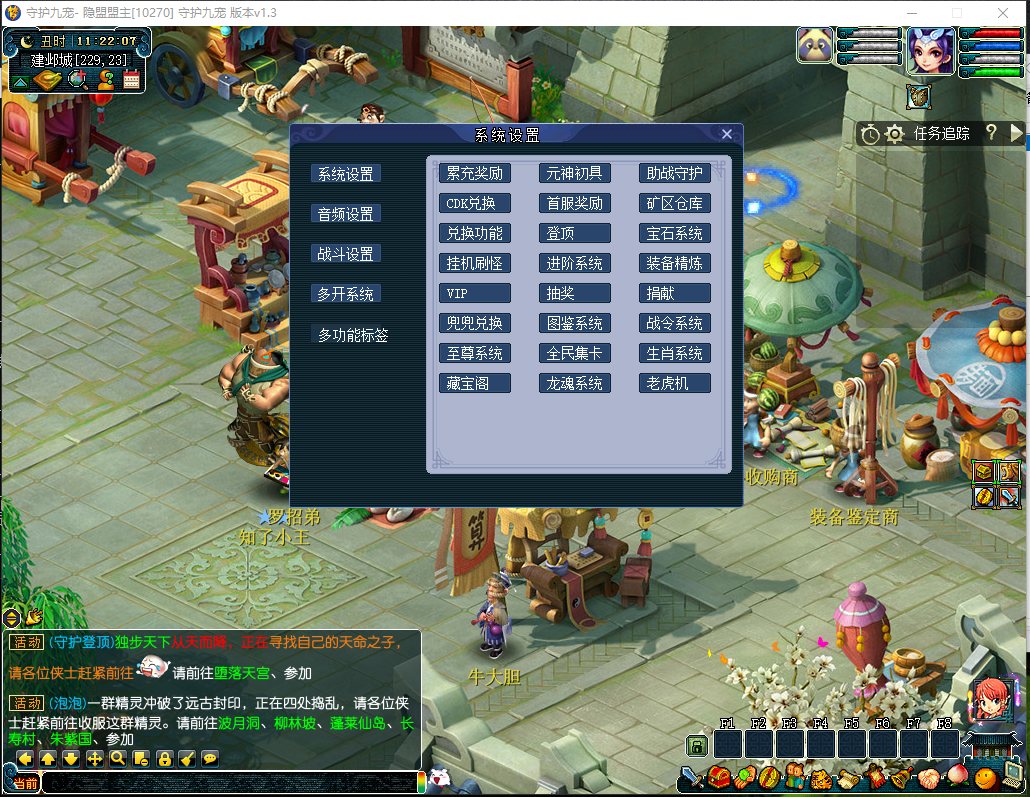Open 挂机刷怪 auto-farming
The height and width of the screenshot is (797, 1030).
(475, 263)
